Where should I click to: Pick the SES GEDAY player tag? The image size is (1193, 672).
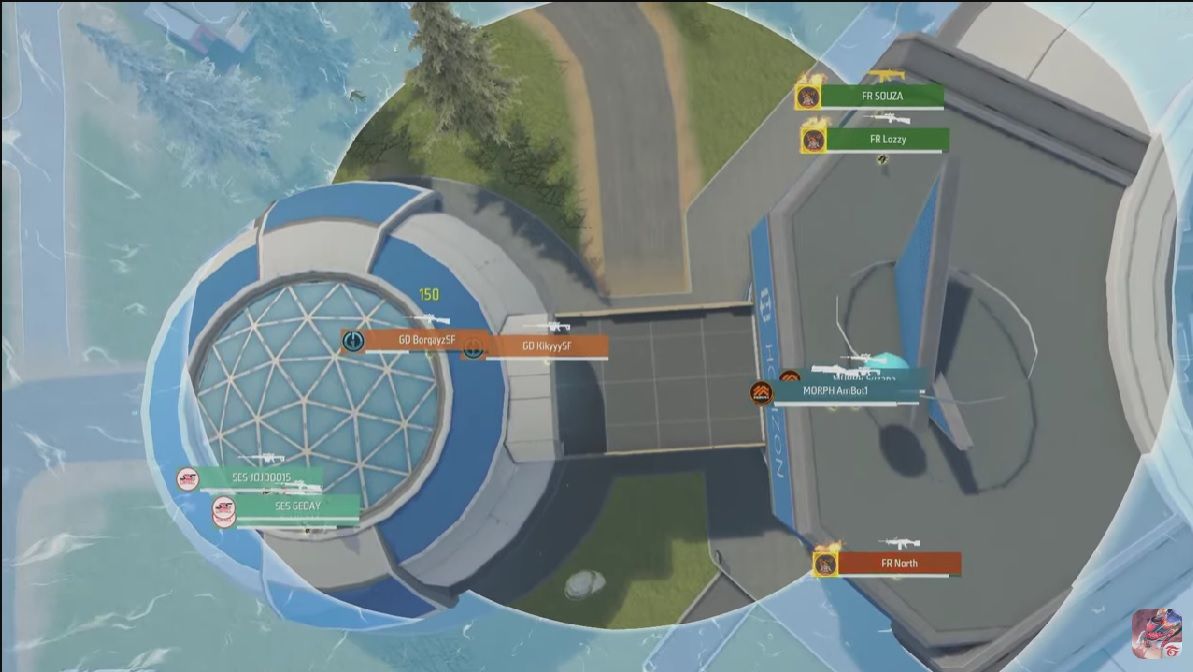coord(296,507)
